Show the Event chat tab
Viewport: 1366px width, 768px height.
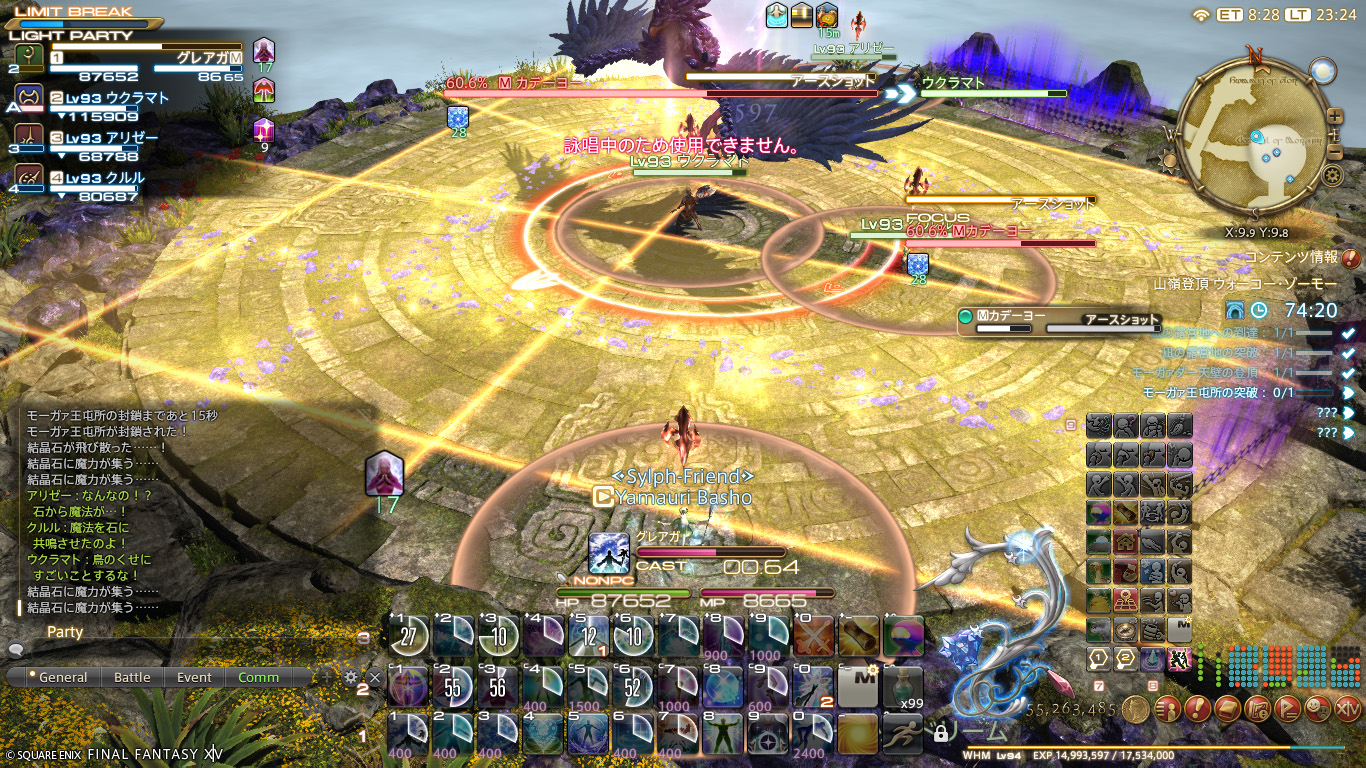[194, 677]
